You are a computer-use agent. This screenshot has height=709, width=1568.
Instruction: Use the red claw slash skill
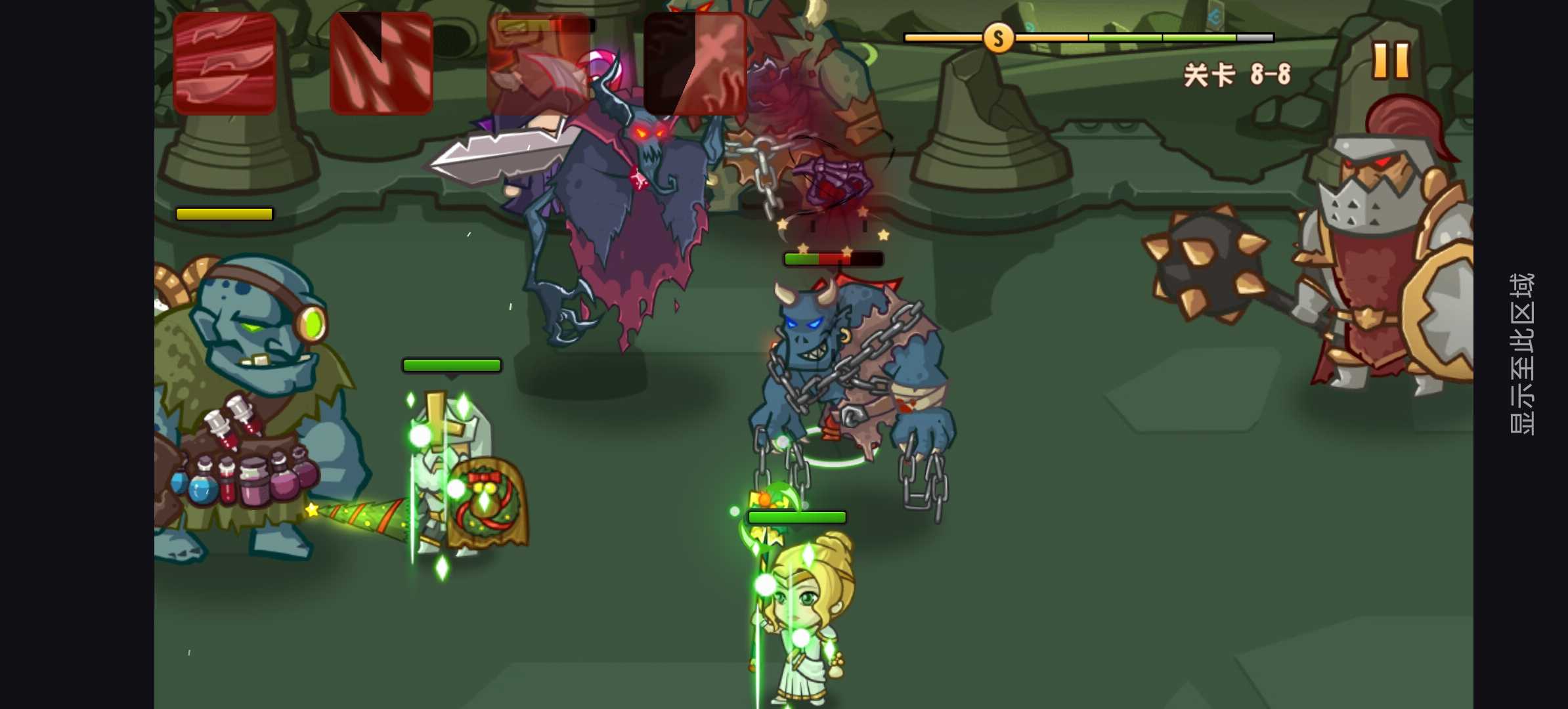click(x=381, y=64)
